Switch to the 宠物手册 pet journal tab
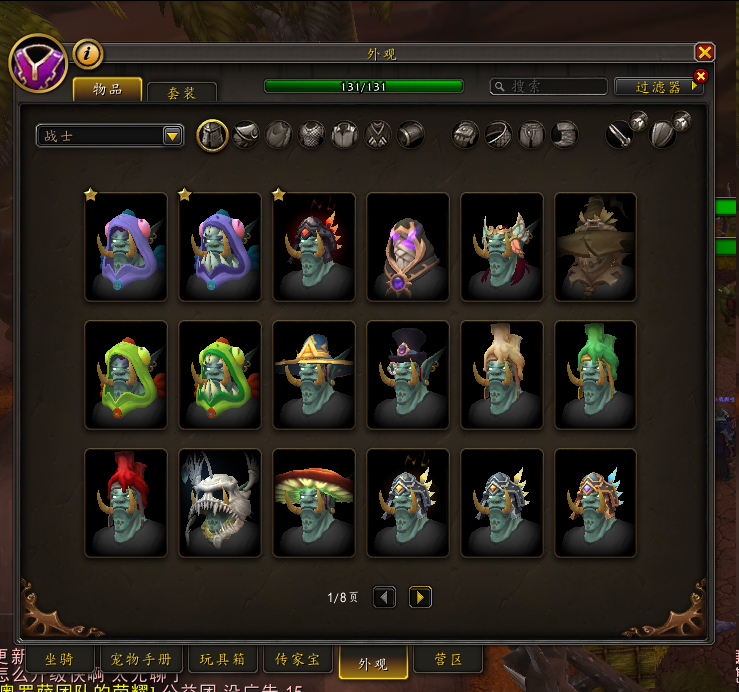This screenshot has width=739, height=692. pyautogui.click(x=141, y=660)
